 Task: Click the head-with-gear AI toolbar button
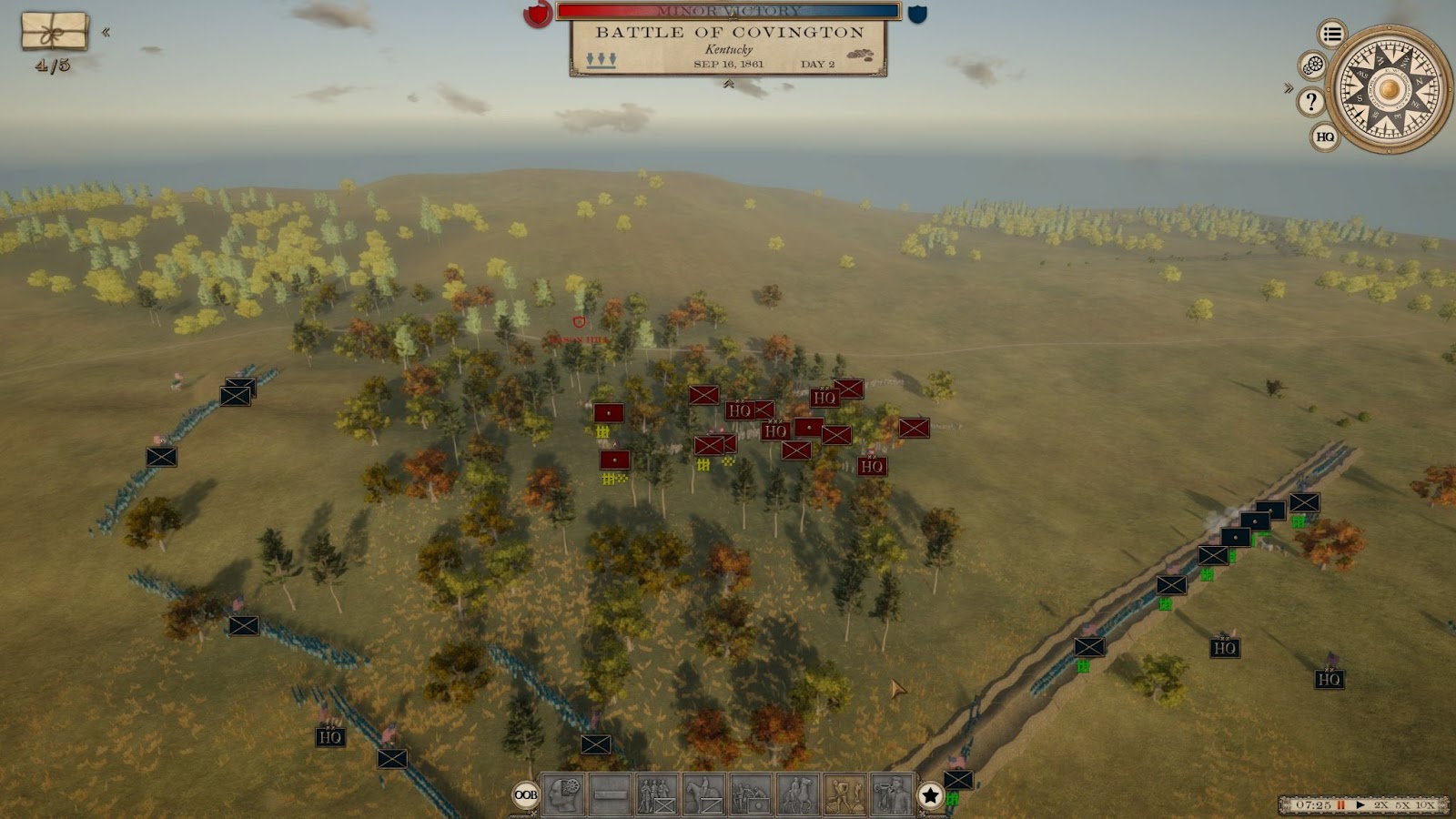pyautogui.click(x=563, y=794)
